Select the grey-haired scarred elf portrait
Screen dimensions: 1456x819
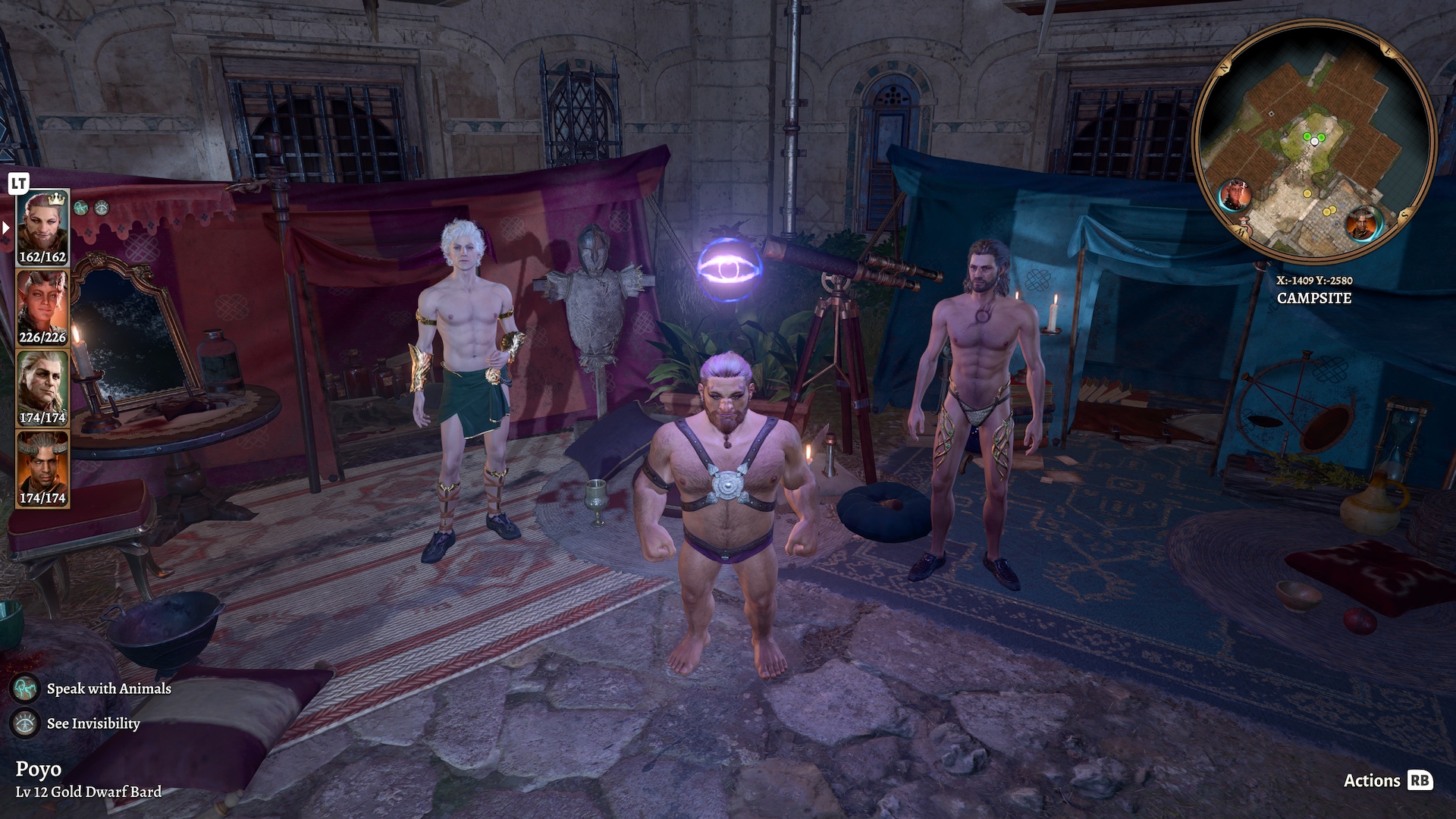(x=43, y=388)
